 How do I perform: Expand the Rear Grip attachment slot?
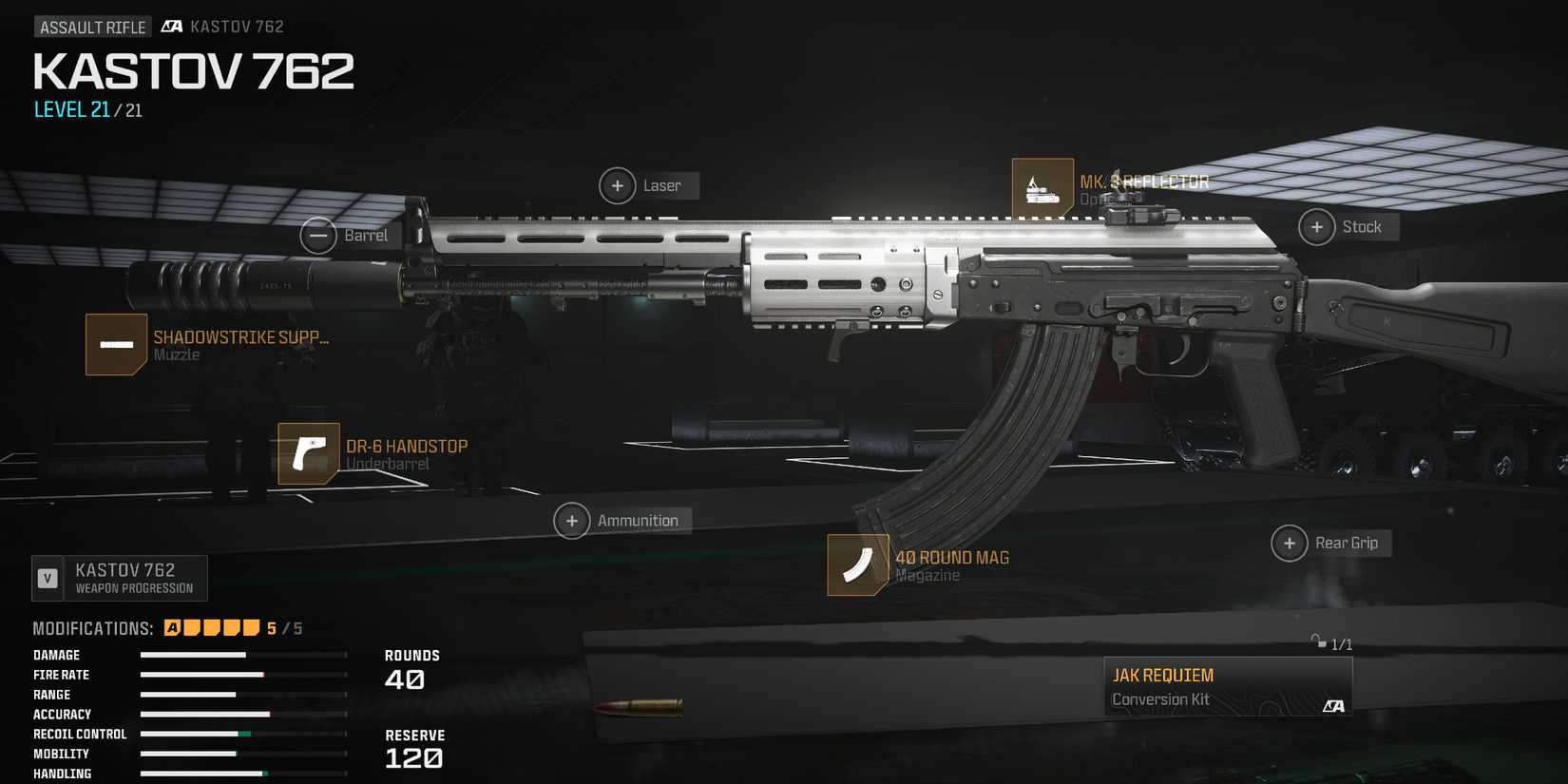pos(1289,543)
